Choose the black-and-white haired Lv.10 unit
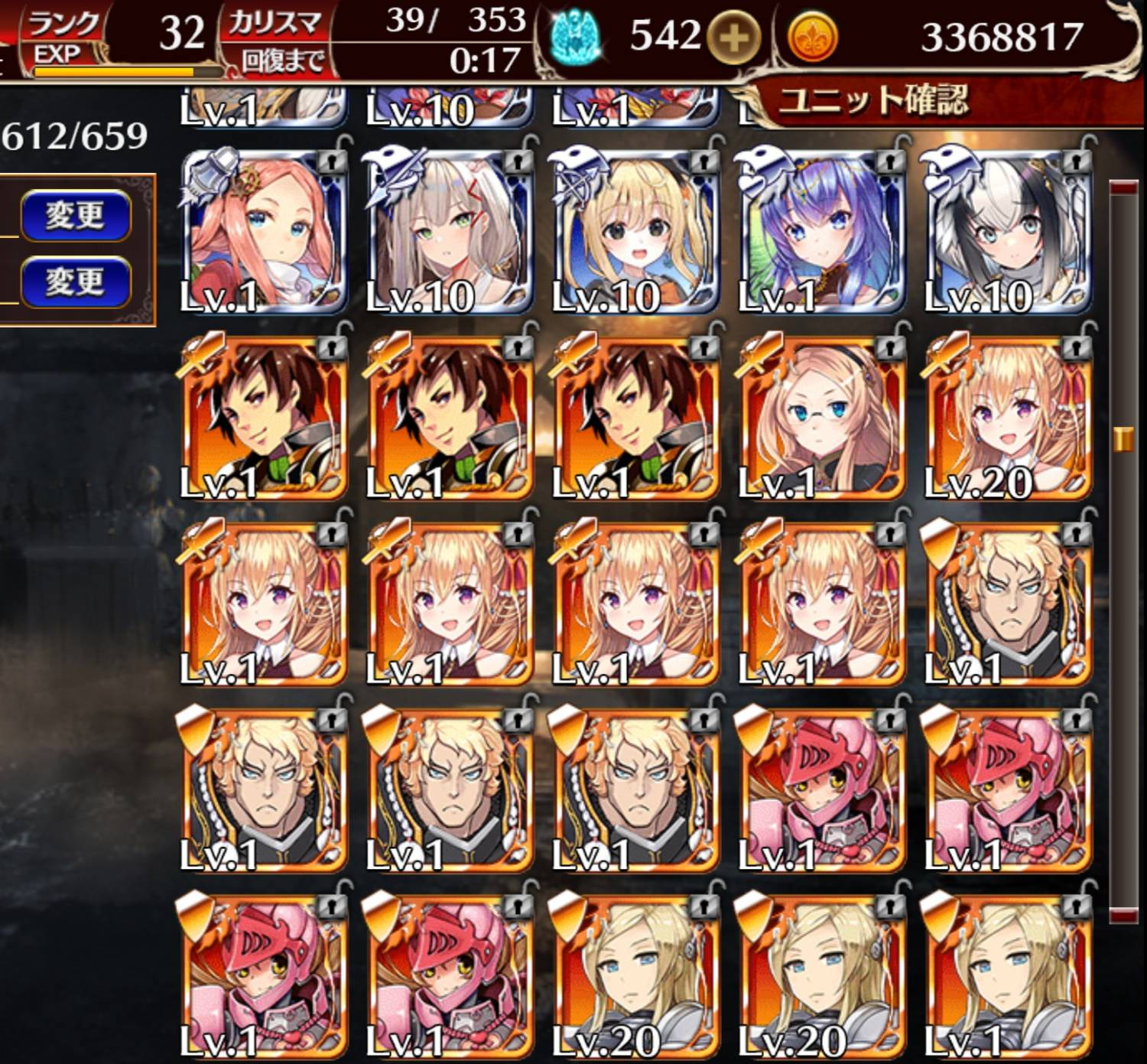Image resolution: width=1147 pixels, height=1064 pixels. [1006, 233]
